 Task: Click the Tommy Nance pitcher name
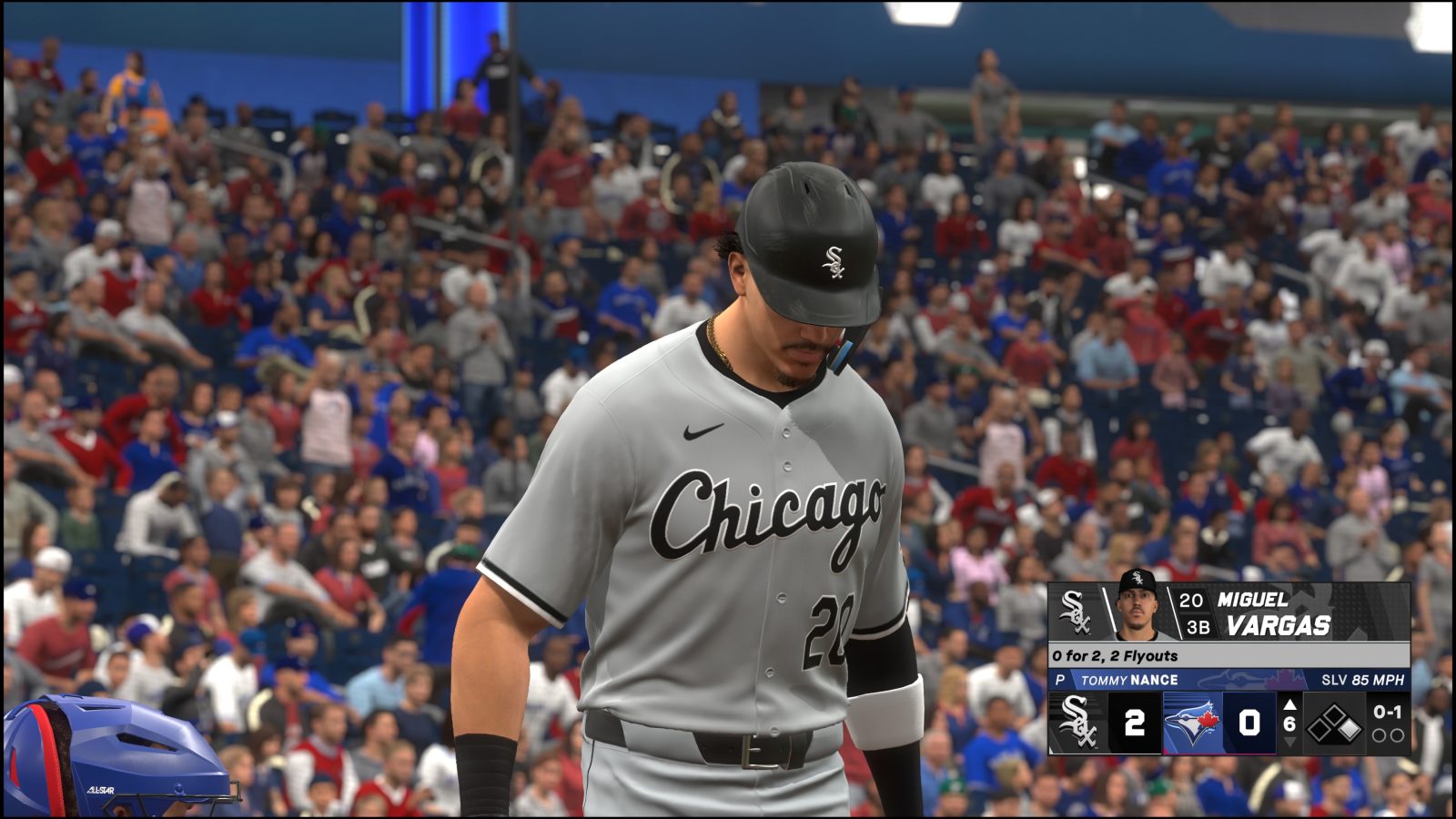pyautogui.click(x=1127, y=680)
